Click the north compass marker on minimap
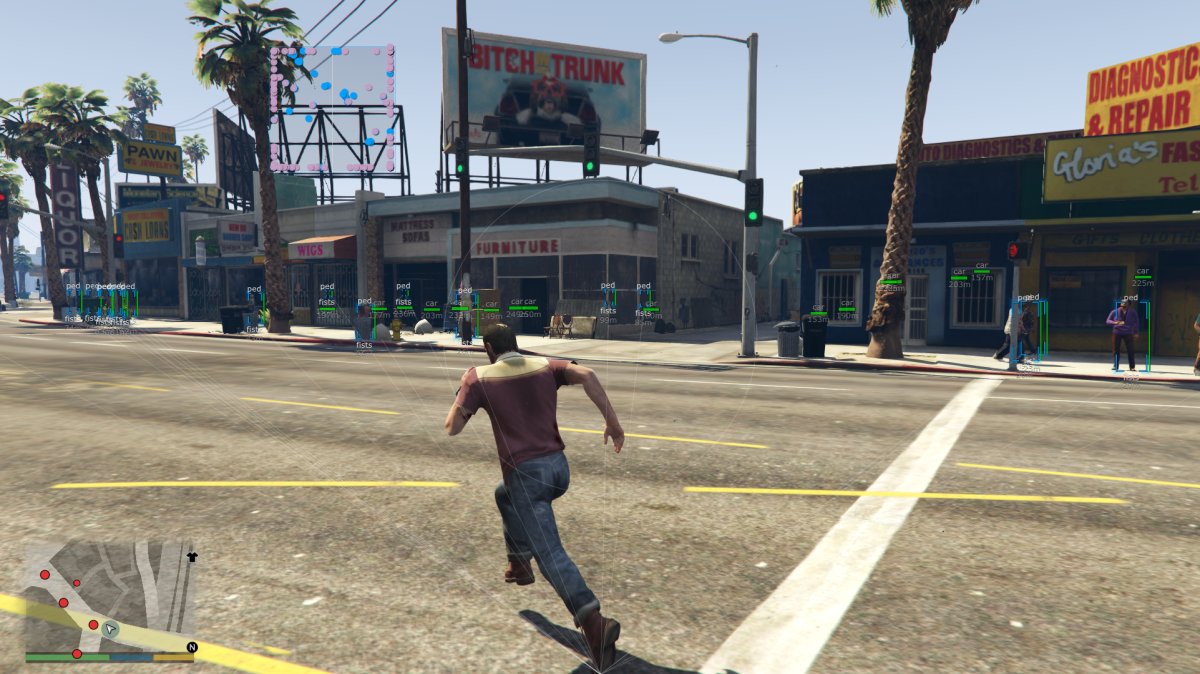Image resolution: width=1200 pixels, height=674 pixels. click(192, 647)
